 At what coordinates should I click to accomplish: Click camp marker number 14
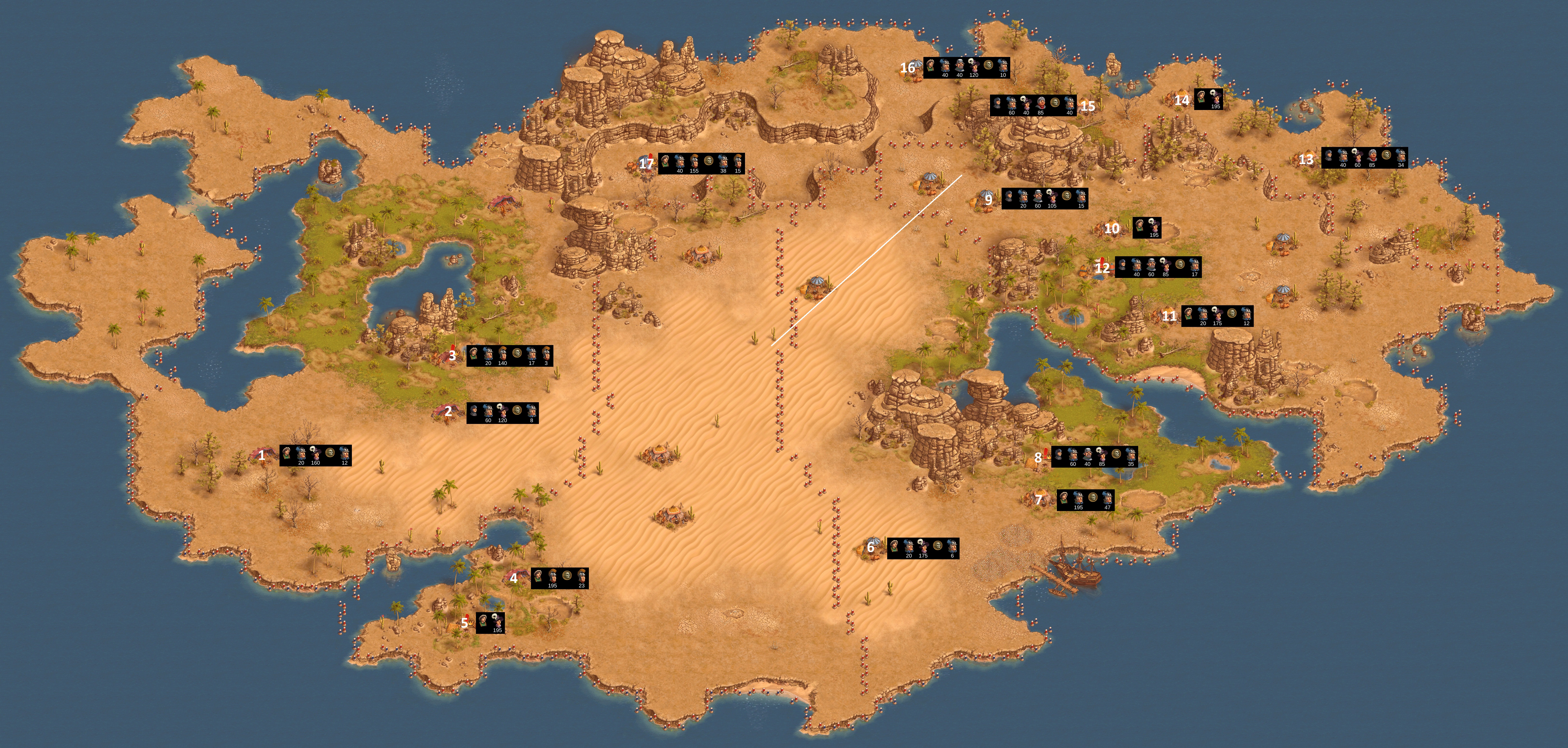[x=1181, y=100]
